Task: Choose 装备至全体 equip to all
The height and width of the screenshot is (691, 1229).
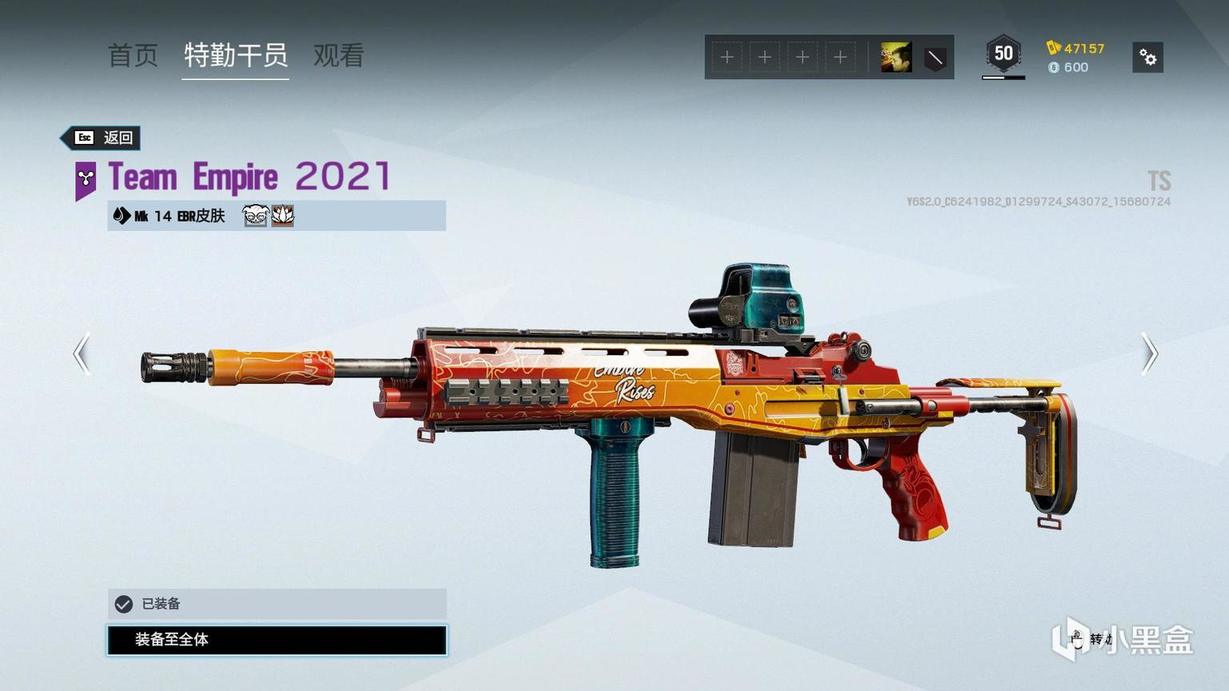Action: pyautogui.click(x=276, y=640)
